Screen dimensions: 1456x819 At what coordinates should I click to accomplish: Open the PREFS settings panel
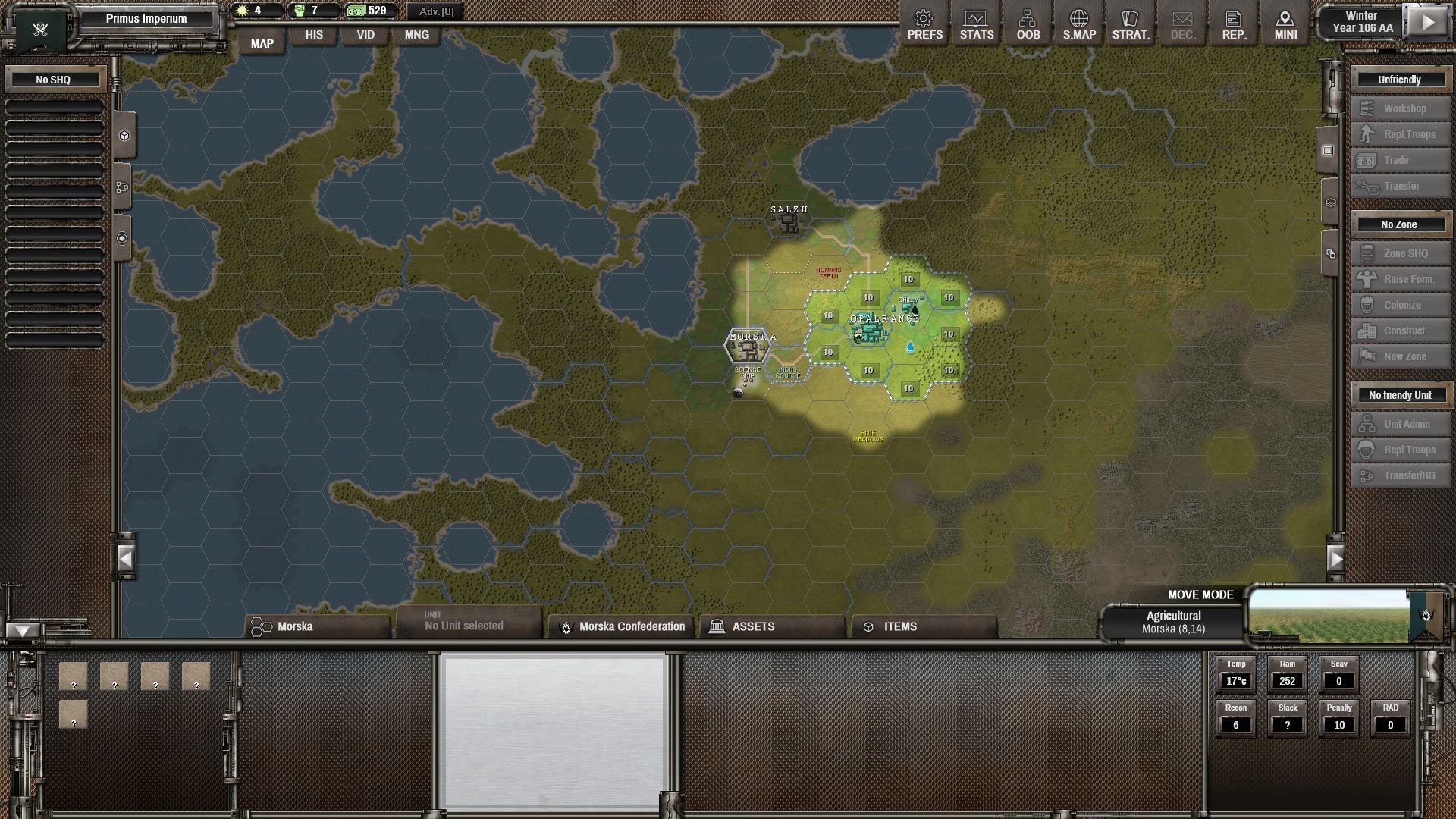[x=924, y=23]
